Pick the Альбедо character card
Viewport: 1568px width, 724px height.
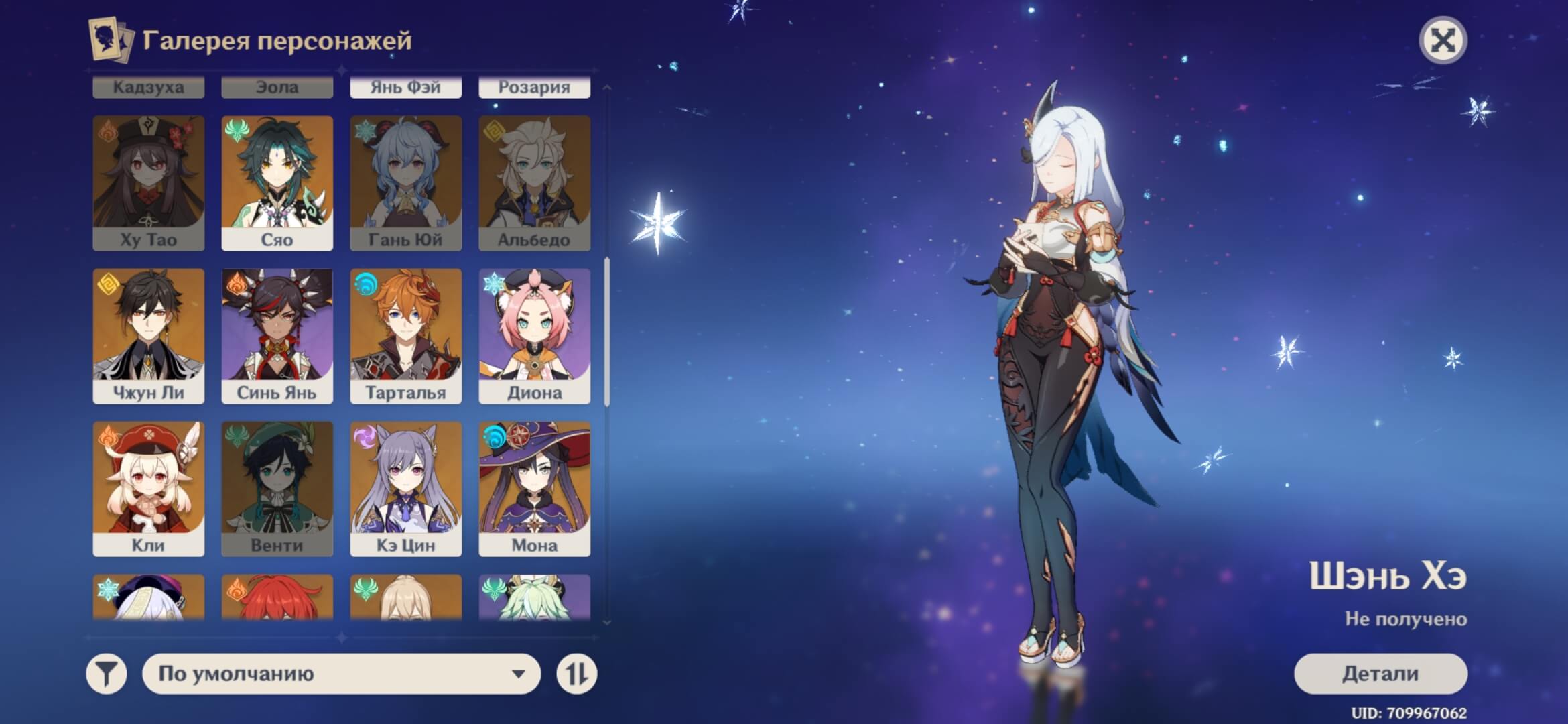(x=534, y=183)
